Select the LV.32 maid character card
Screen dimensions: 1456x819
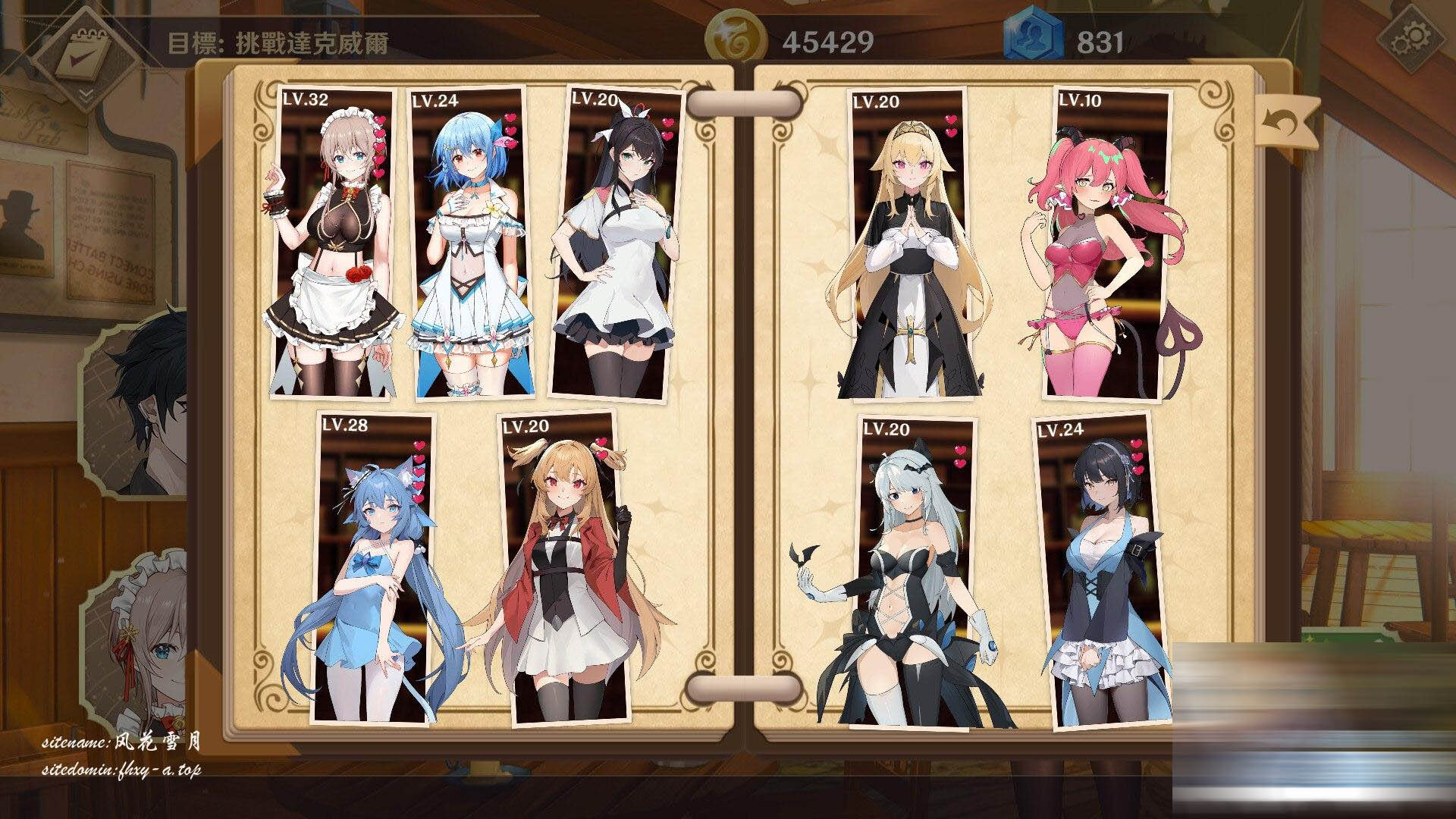point(334,243)
